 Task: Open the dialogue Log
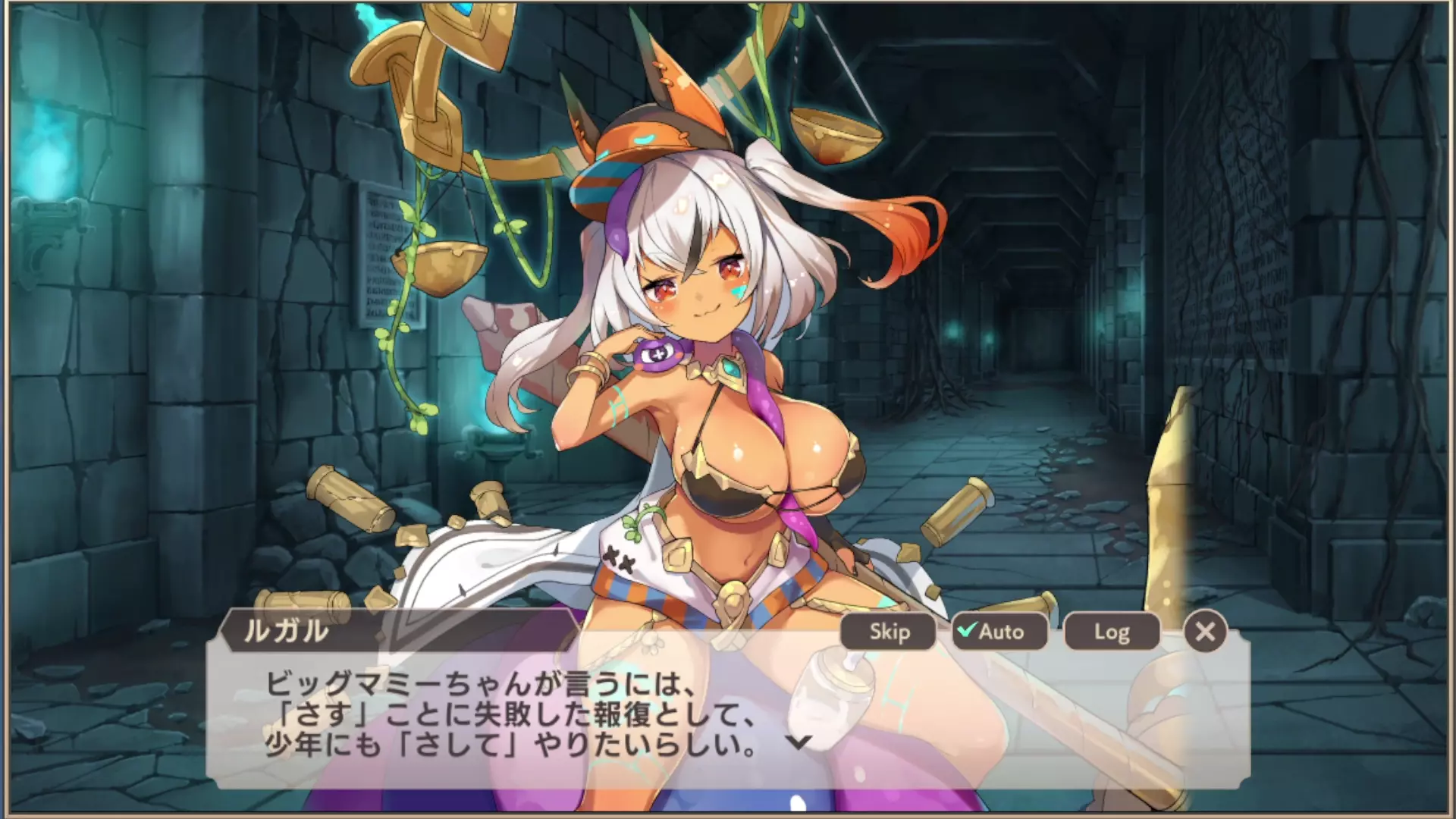pos(1111,632)
